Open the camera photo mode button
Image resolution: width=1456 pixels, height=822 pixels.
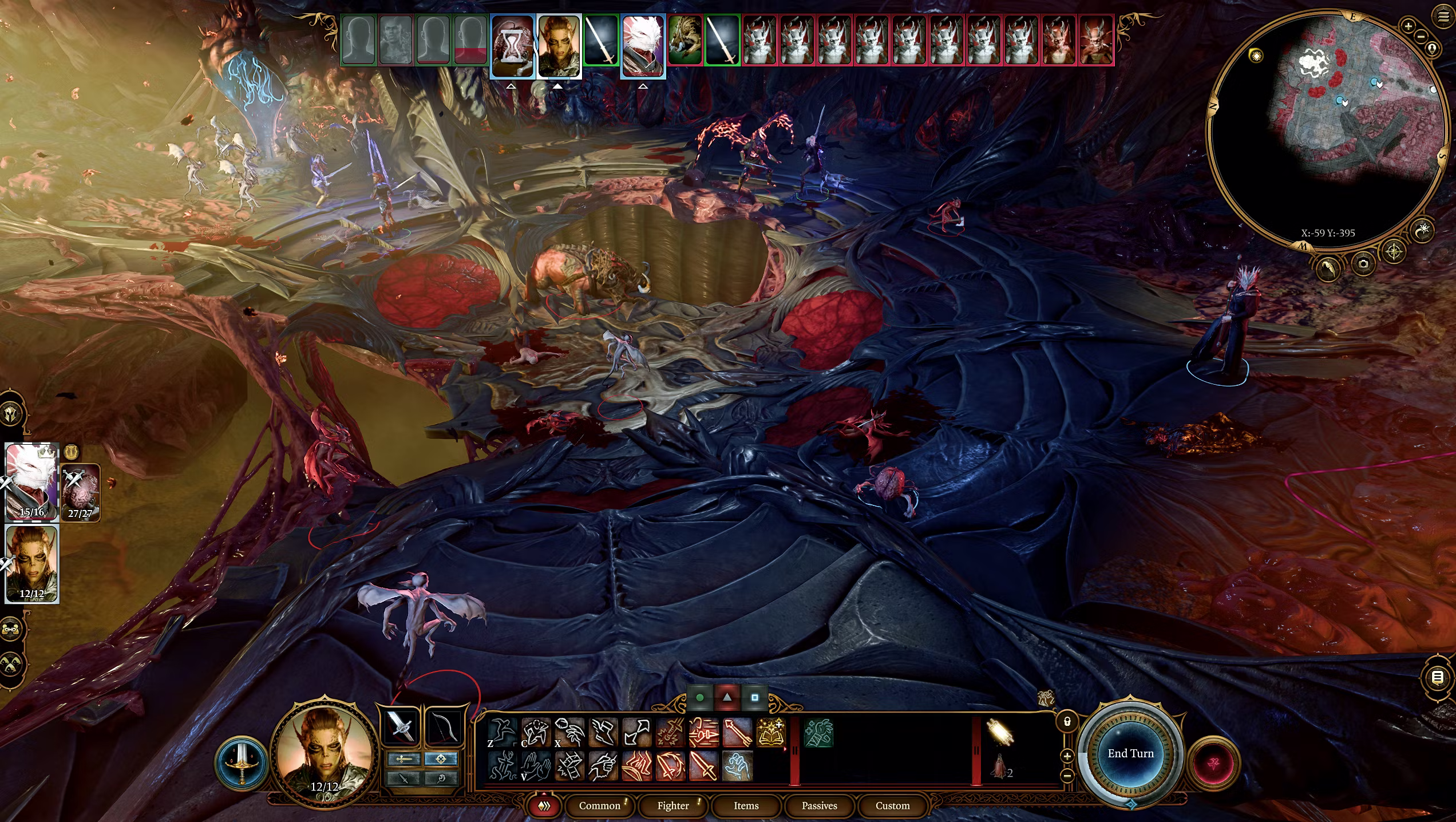pos(1363,264)
